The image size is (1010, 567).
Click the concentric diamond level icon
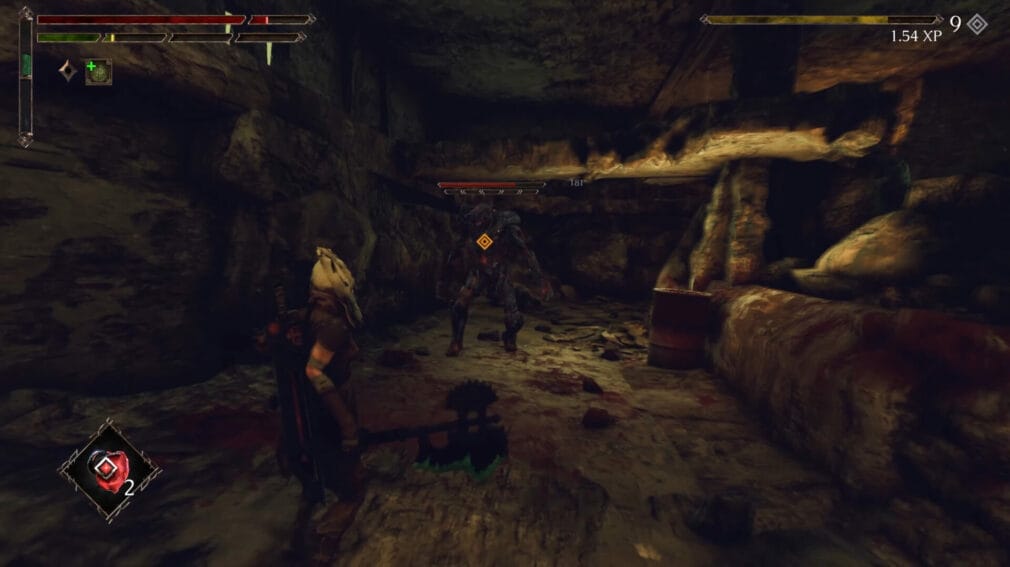977,24
